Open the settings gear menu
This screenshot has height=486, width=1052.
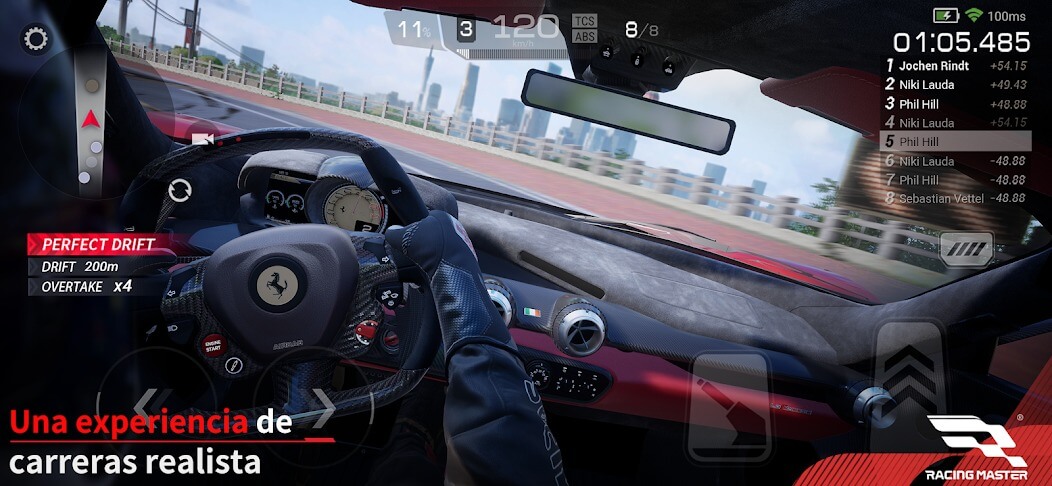click(x=36, y=39)
